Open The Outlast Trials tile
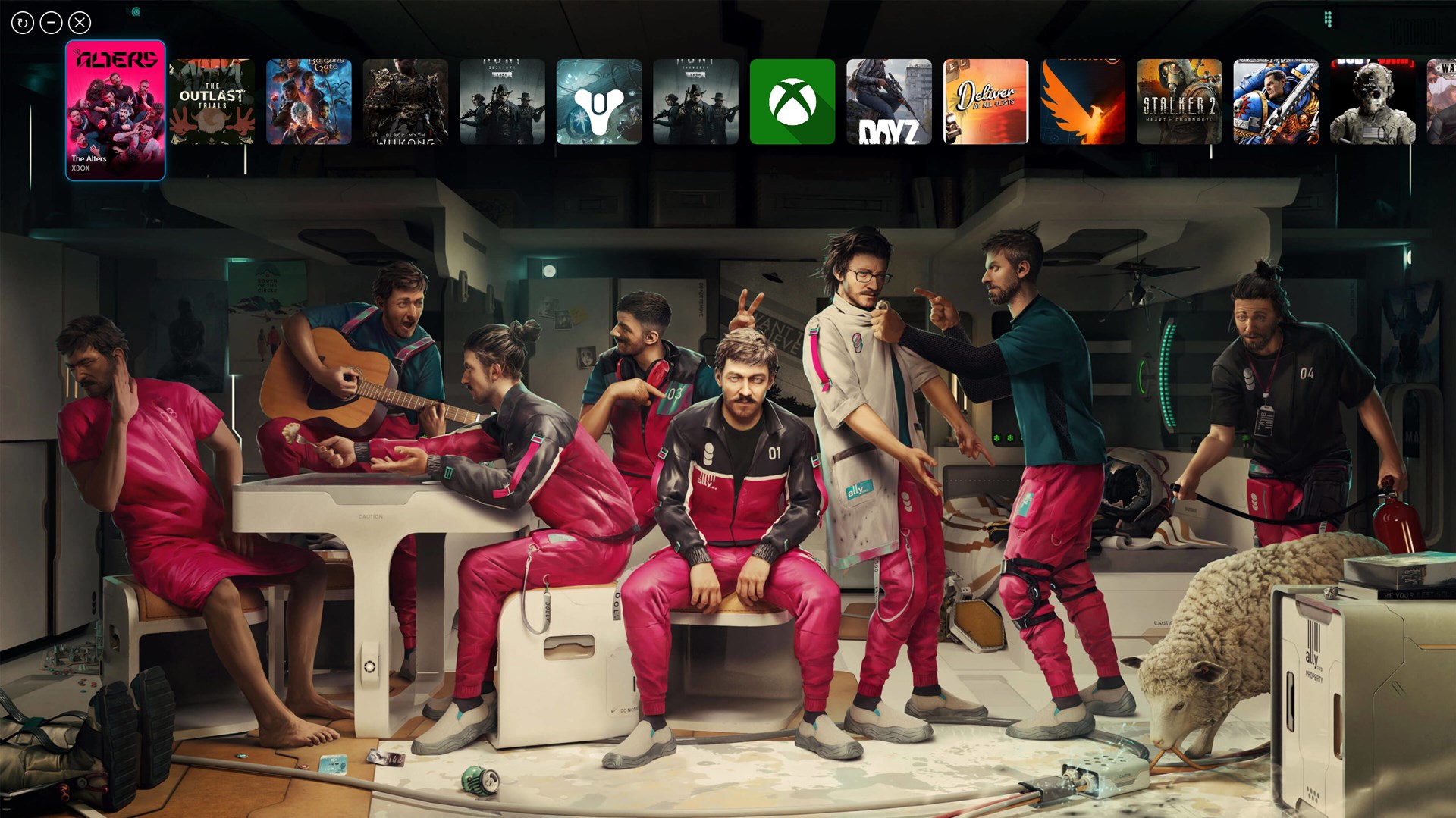This screenshot has width=1456, height=818. [212, 101]
